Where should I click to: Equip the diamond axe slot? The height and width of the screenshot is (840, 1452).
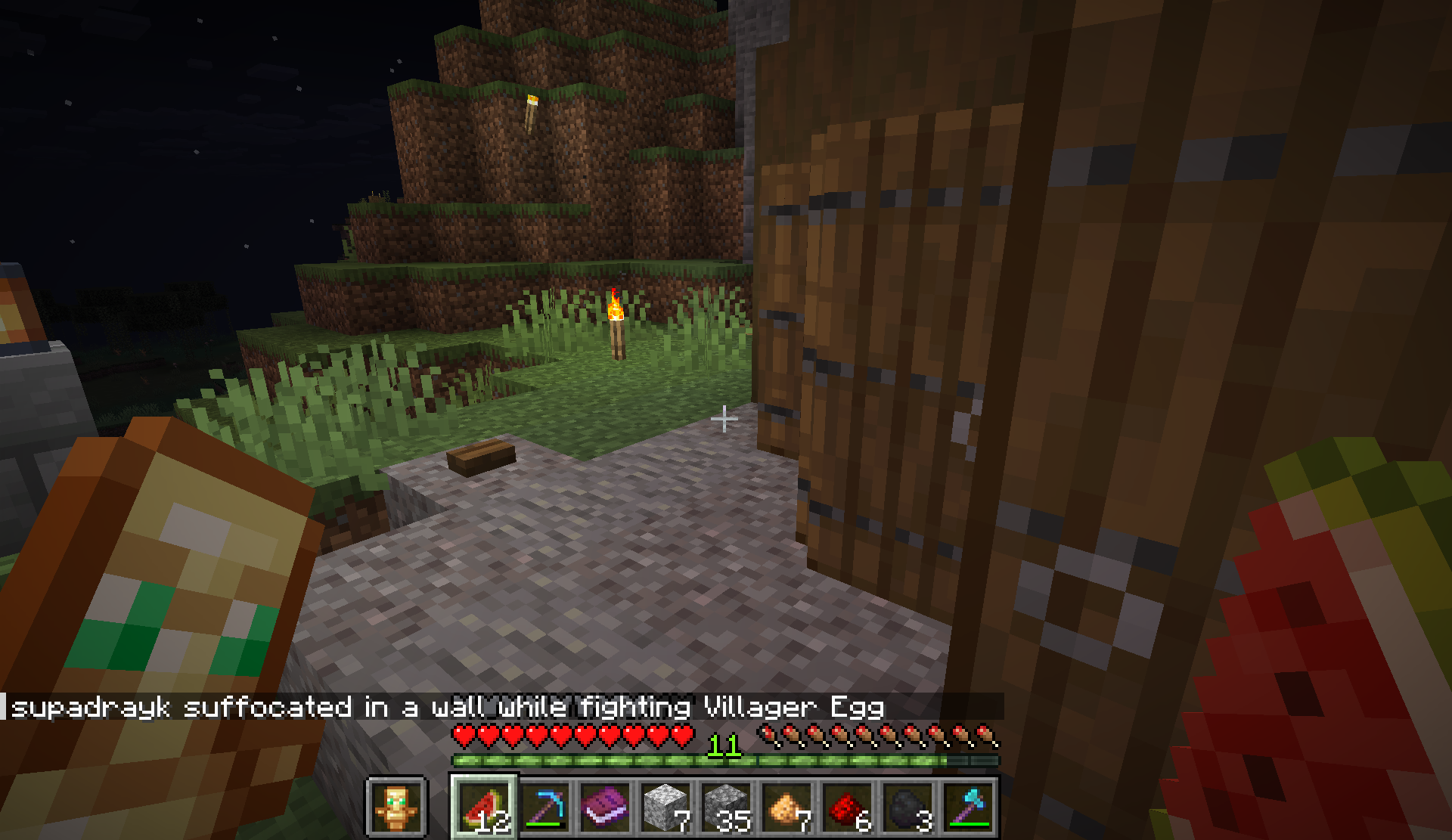(968, 807)
